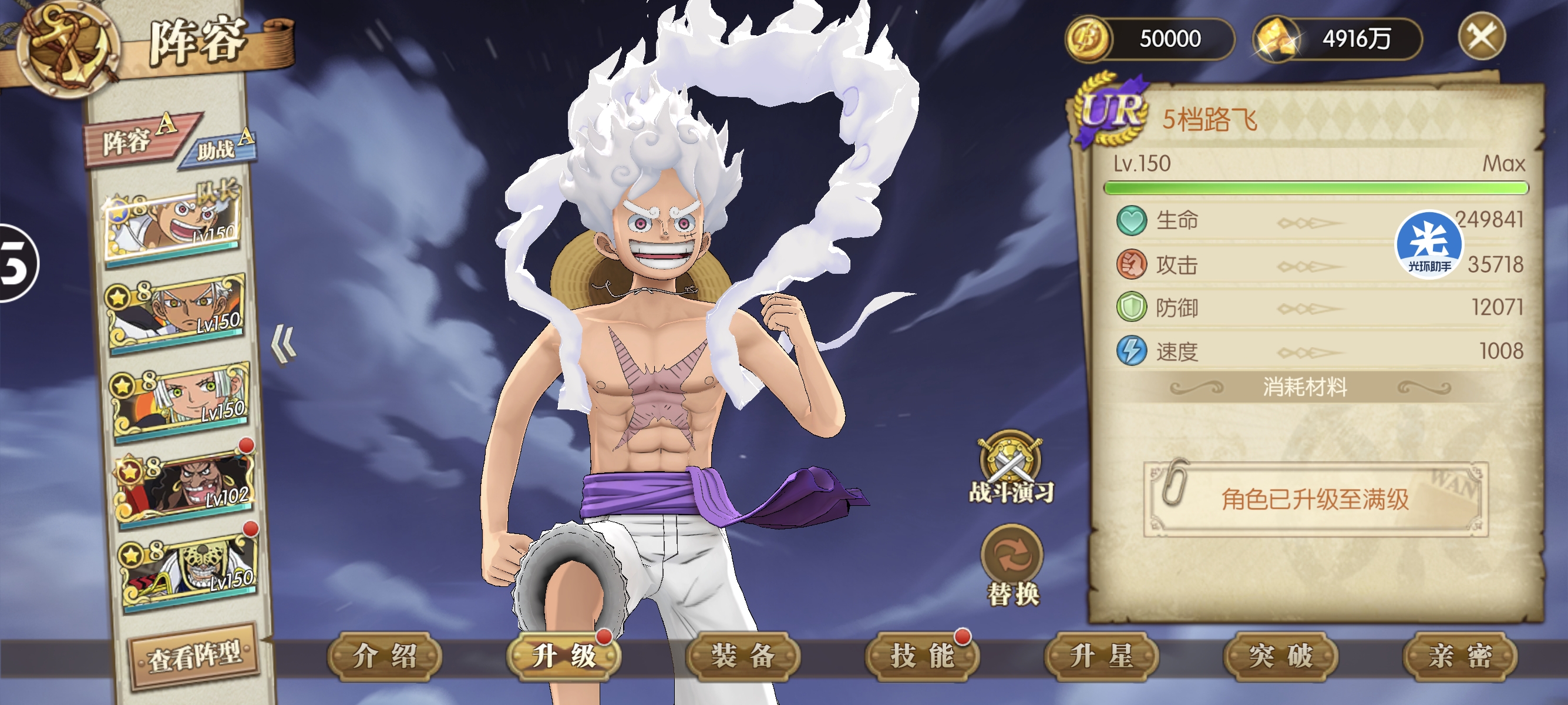Click the 角色已升级至满级 max level button
This screenshot has height=705, width=1568.
pyautogui.click(x=1315, y=500)
